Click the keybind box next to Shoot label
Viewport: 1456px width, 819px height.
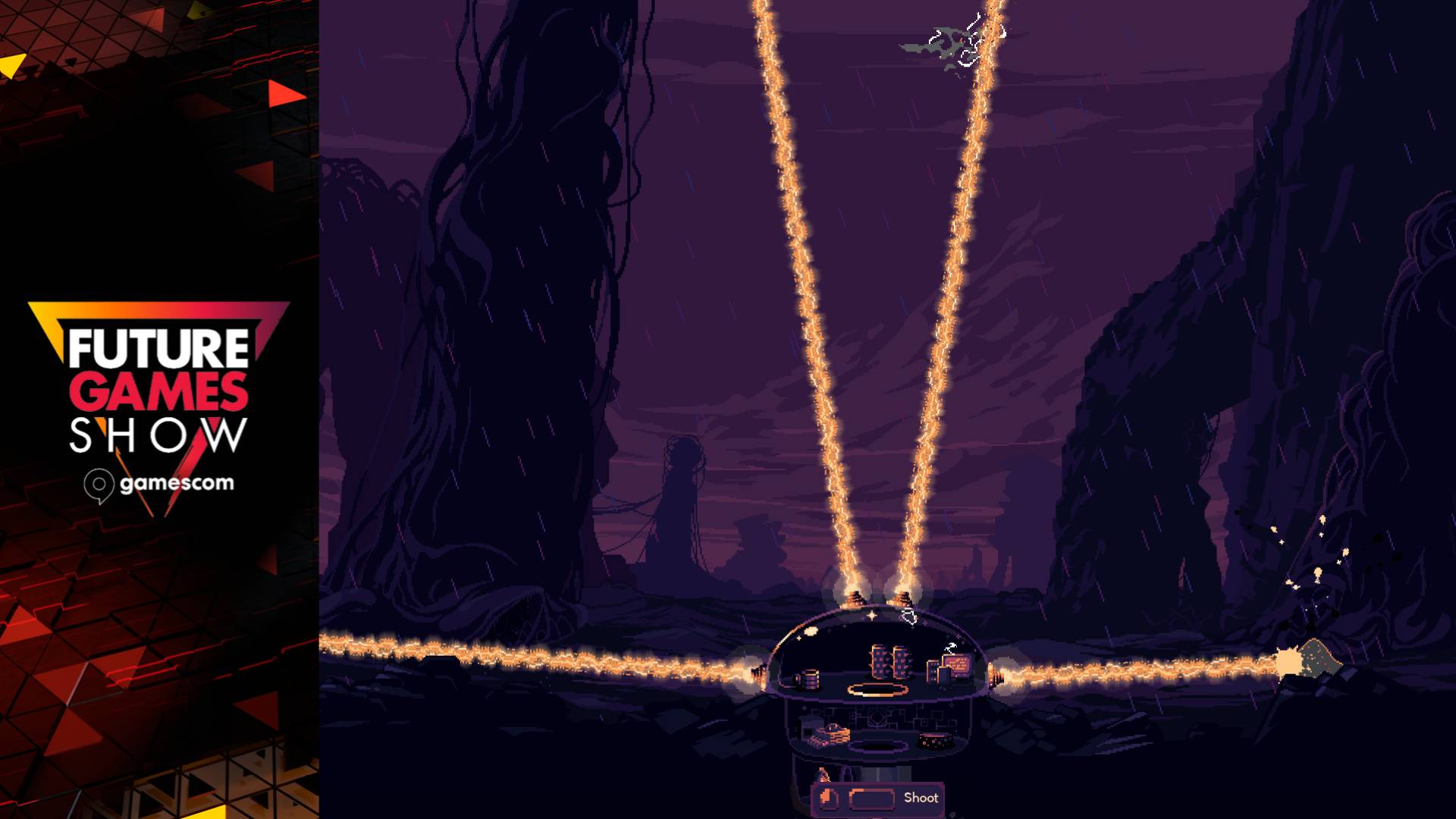click(872, 798)
